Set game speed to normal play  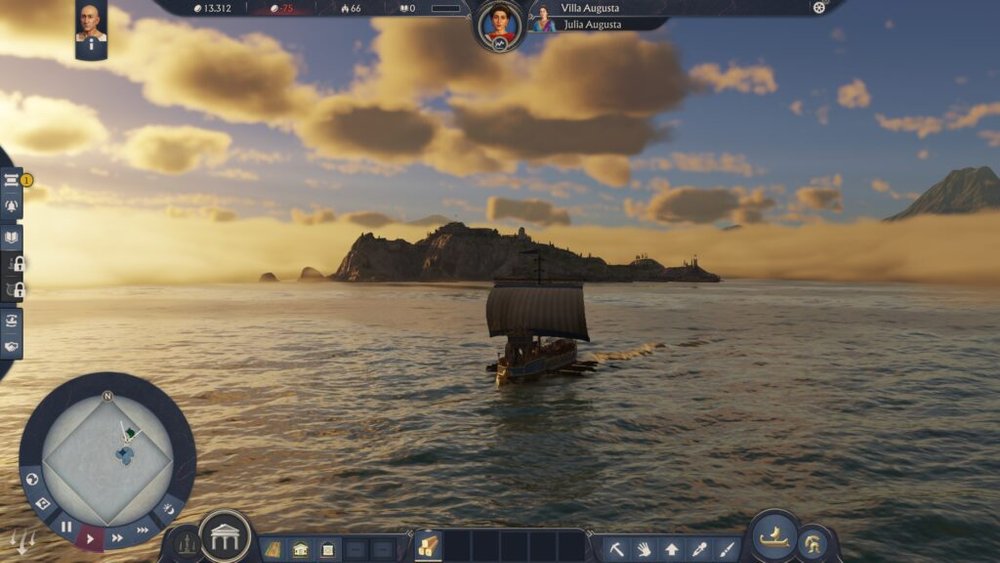click(x=91, y=538)
